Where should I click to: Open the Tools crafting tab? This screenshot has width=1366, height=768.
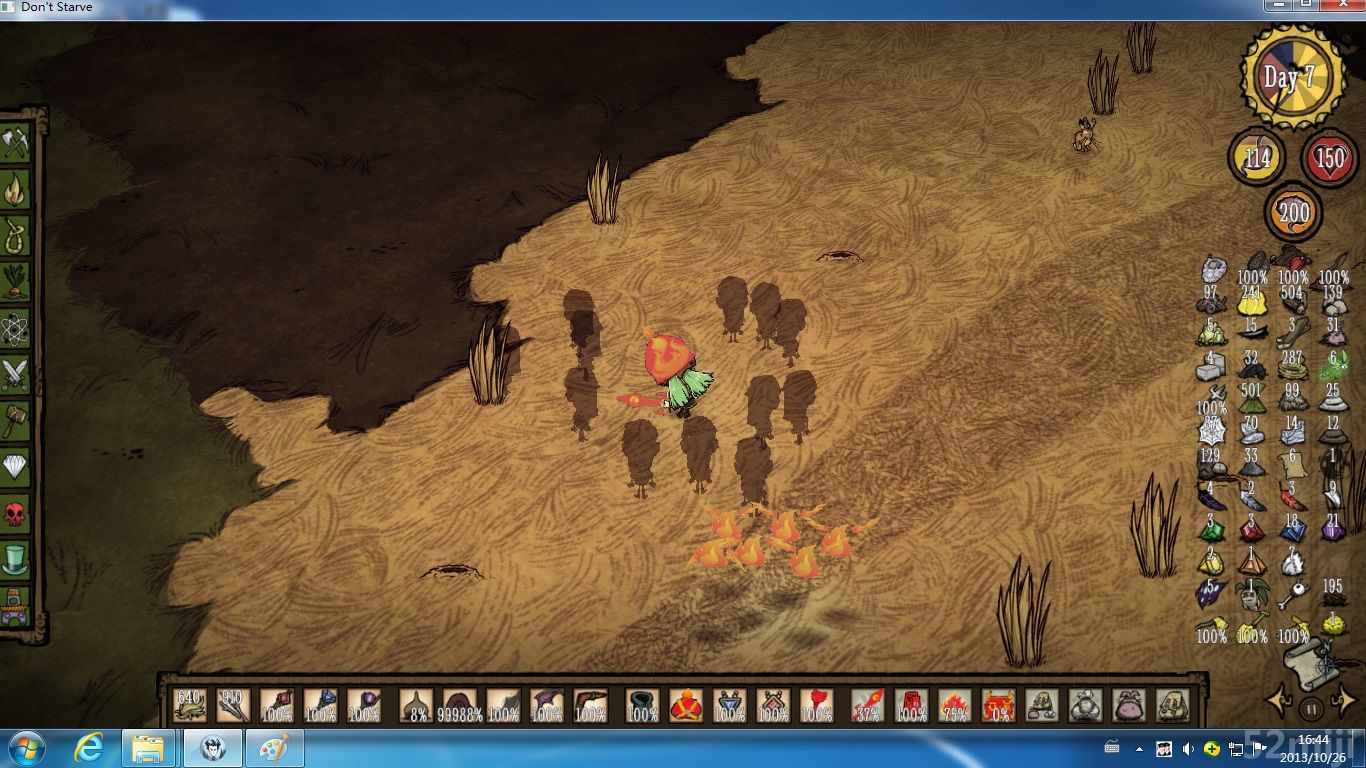pyautogui.click(x=15, y=142)
